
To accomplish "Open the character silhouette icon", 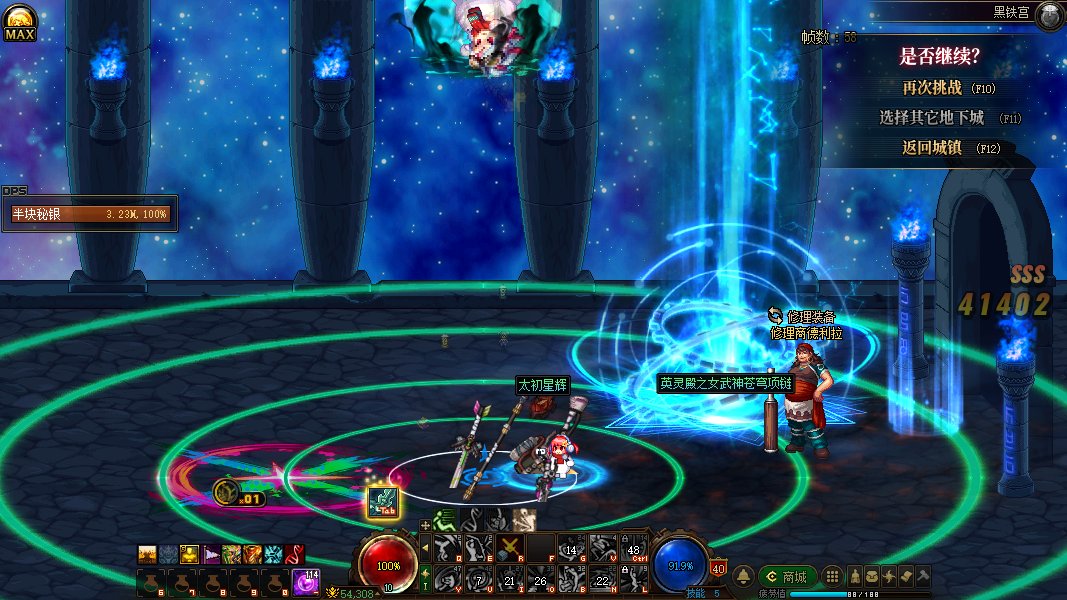I will pyautogui.click(x=855, y=576).
